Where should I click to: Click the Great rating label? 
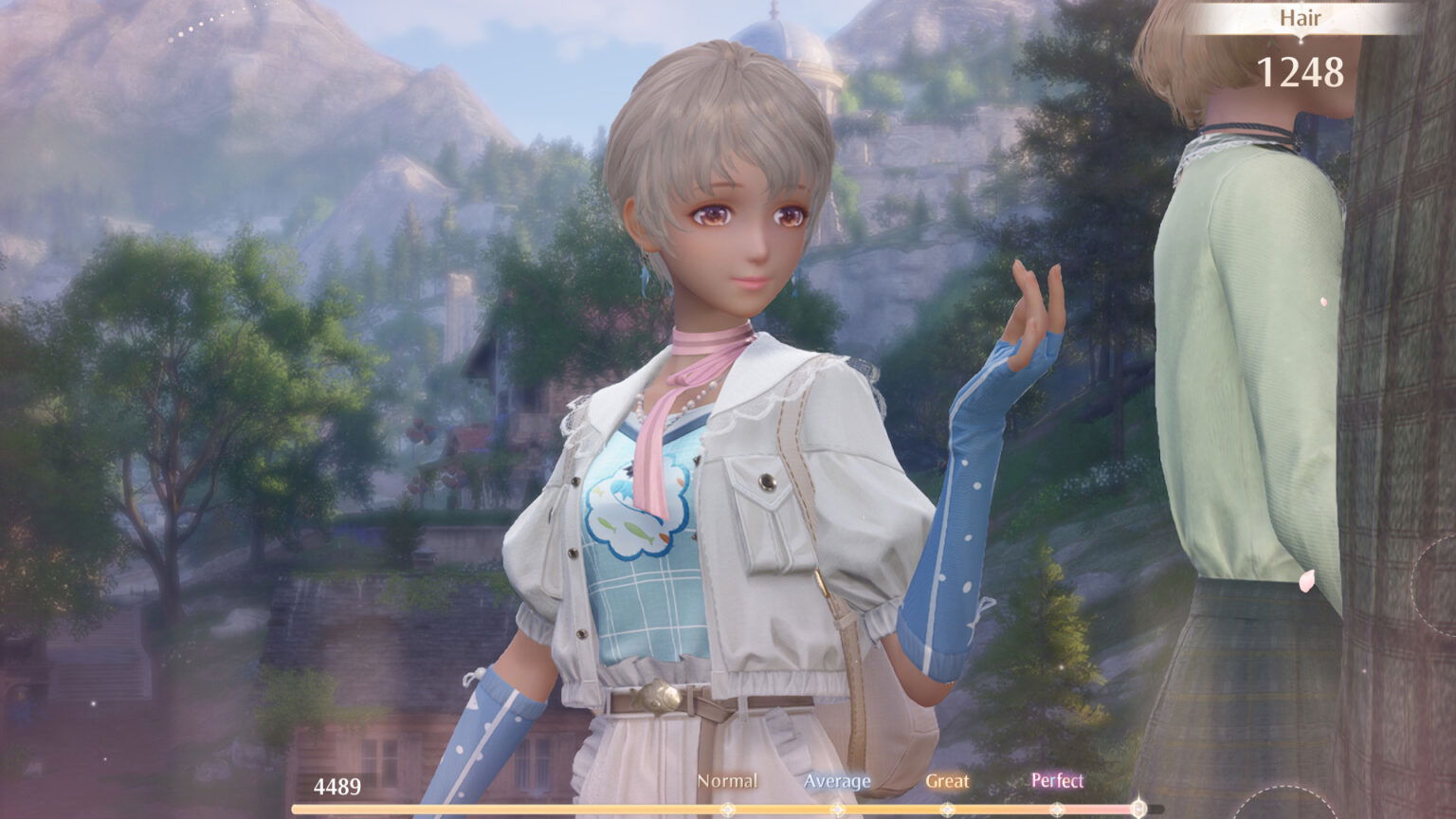click(x=948, y=780)
